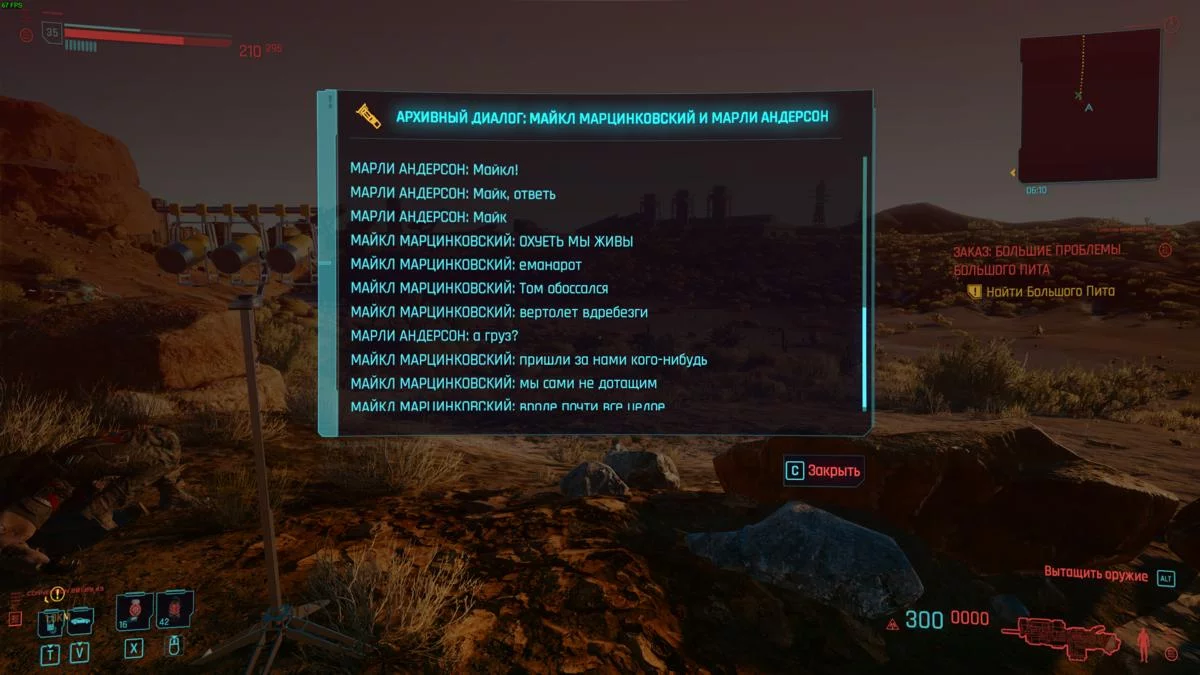This screenshot has width=1200, height=675.
Task: Click the dialogue window's scrollbar
Action: click(x=865, y=356)
